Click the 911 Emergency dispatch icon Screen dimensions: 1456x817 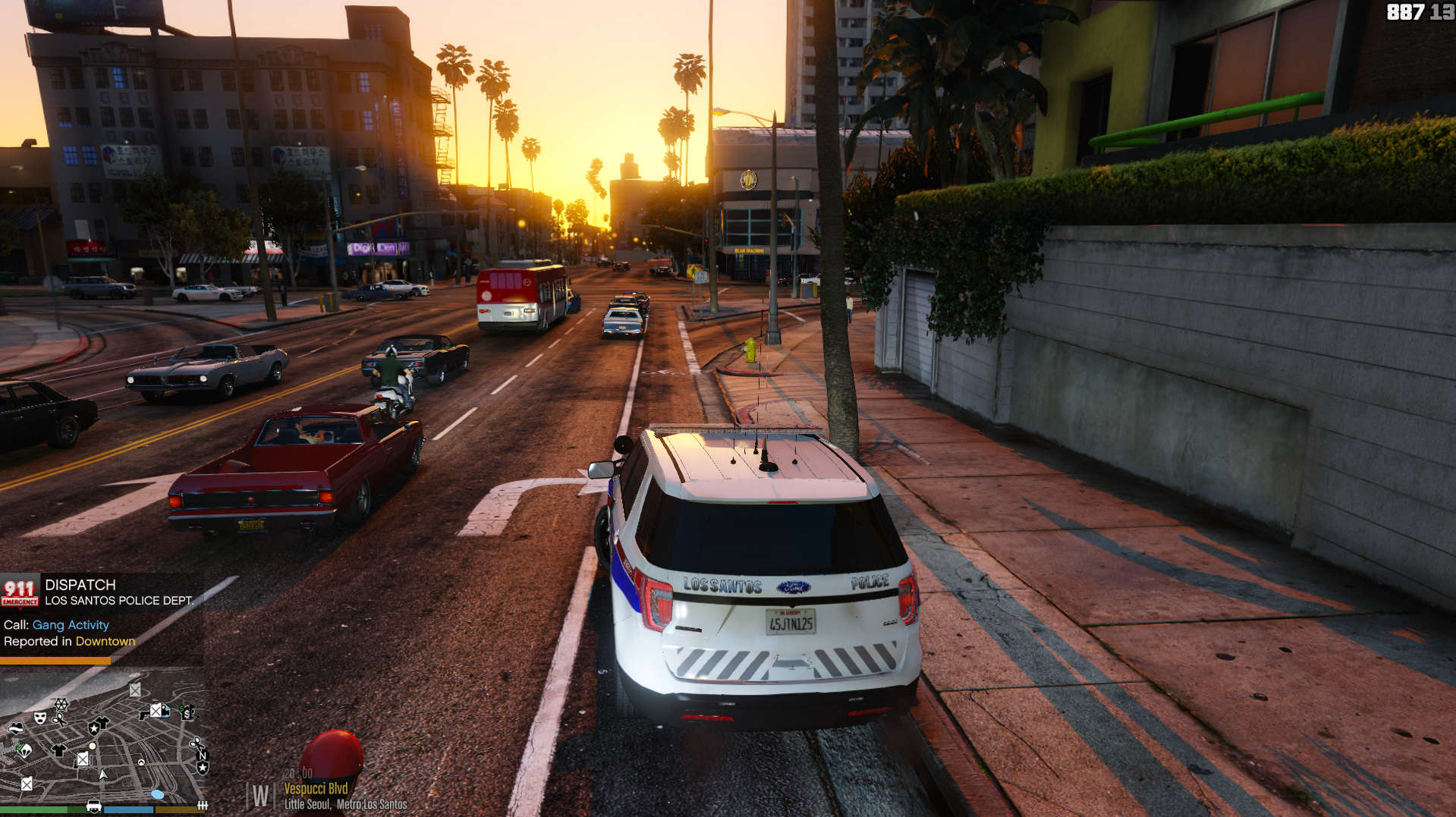pos(20,592)
